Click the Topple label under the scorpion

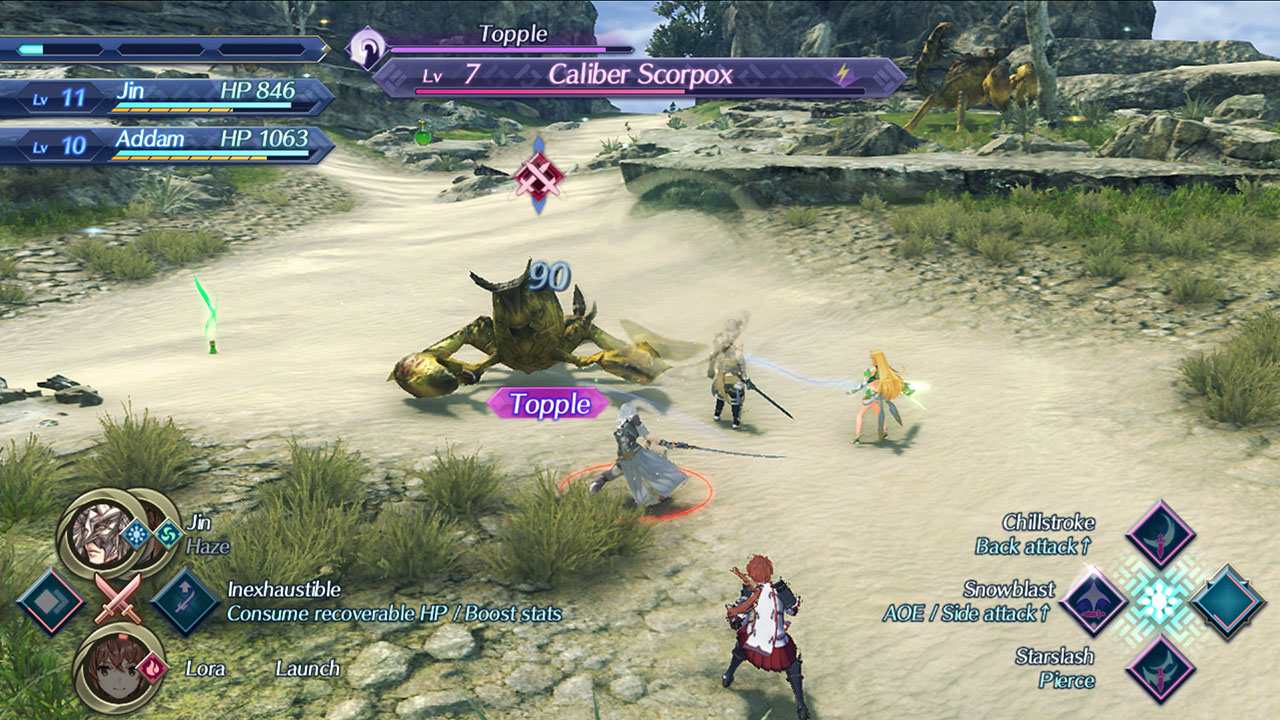tap(548, 404)
